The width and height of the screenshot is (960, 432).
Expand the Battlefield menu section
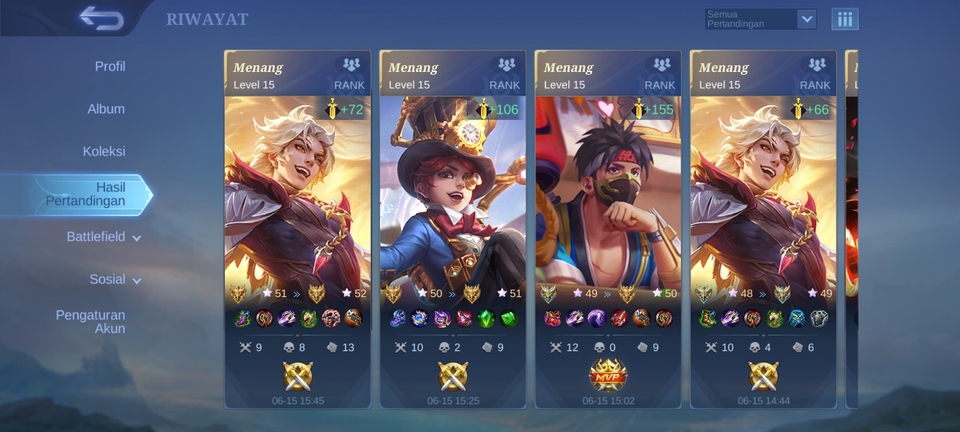tap(104, 237)
